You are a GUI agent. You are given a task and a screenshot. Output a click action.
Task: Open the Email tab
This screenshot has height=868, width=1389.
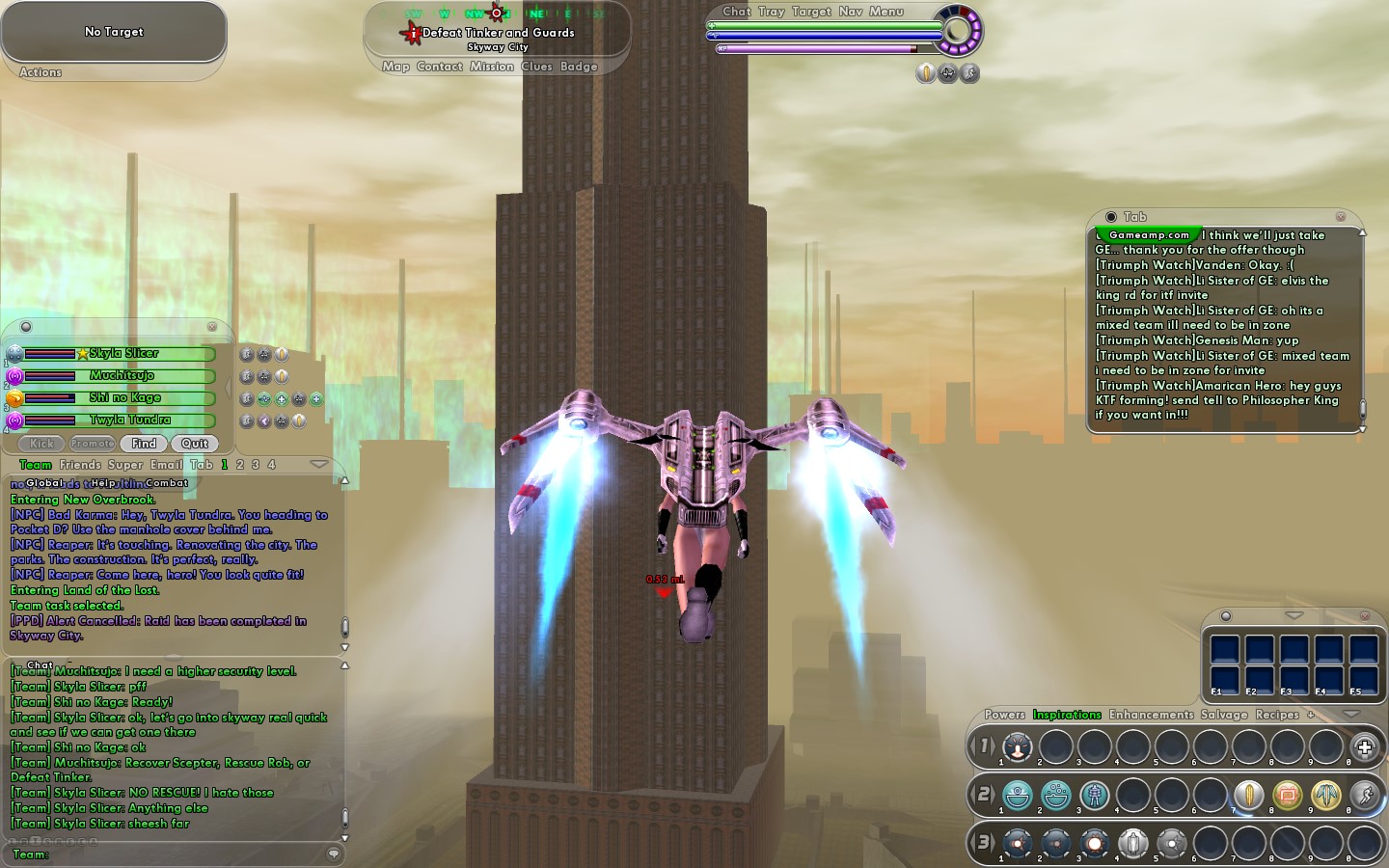click(x=167, y=465)
